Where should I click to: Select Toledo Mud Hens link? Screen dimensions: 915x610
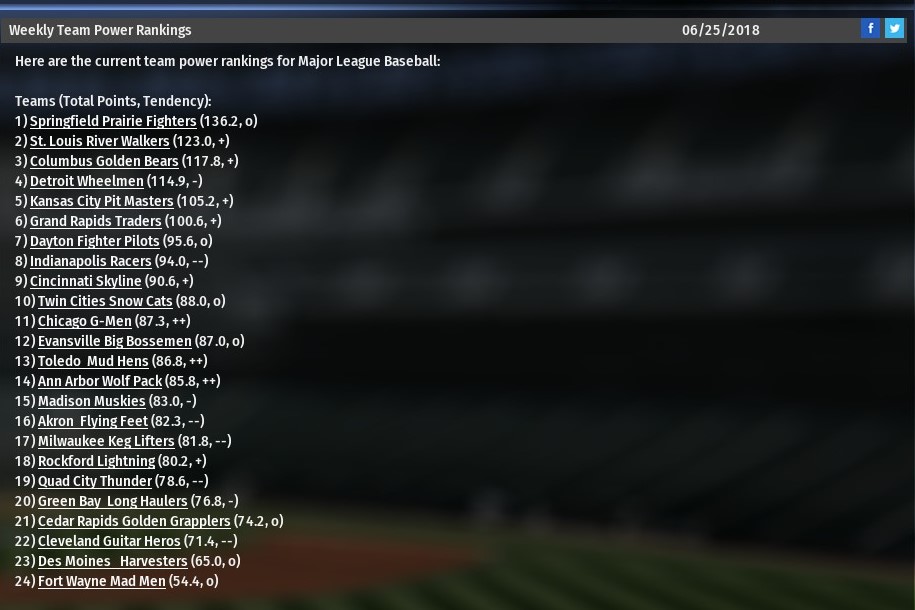[x=93, y=361]
